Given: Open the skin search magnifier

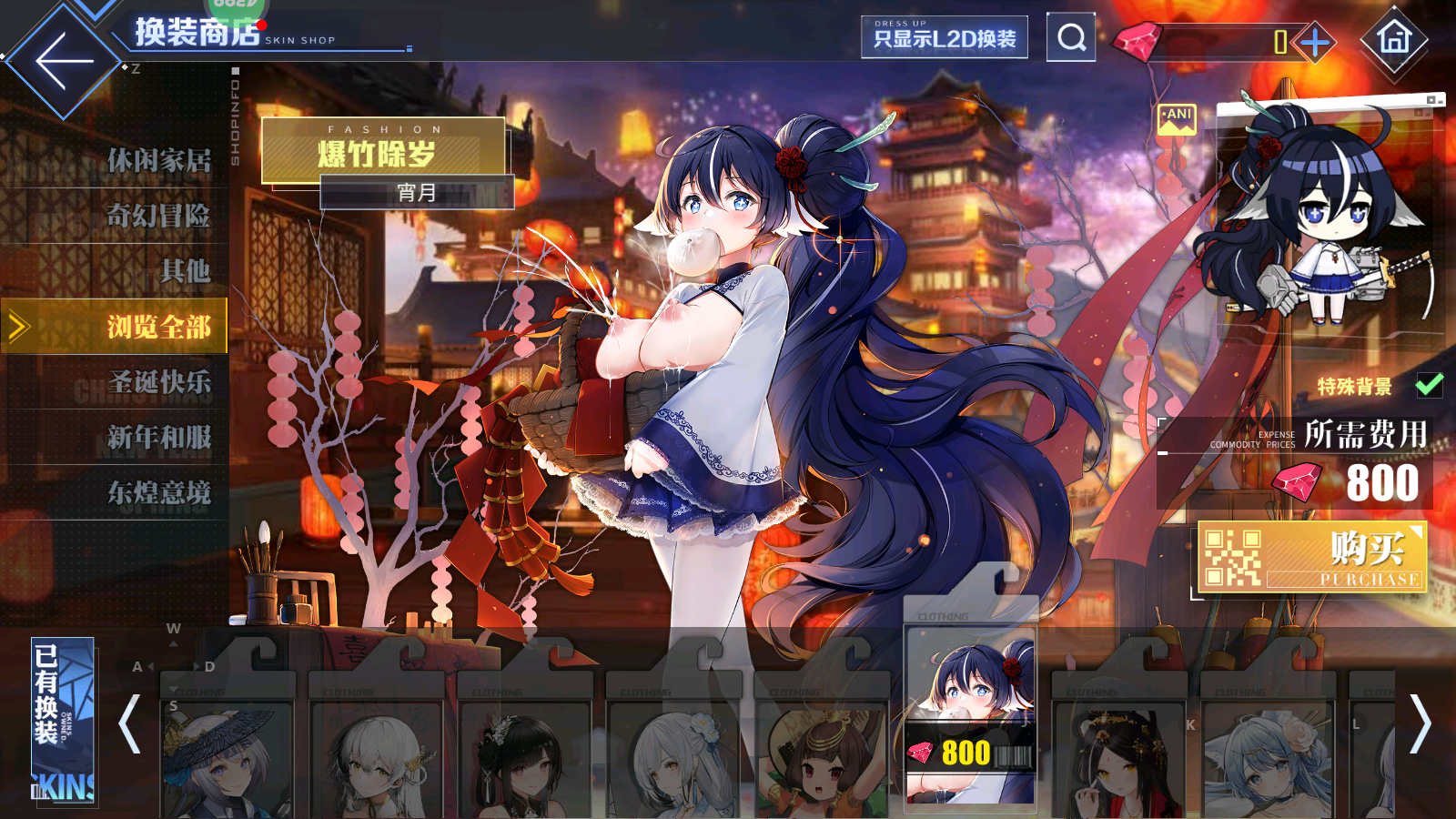Looking at the screenshot, I should tap(1071, 37).
